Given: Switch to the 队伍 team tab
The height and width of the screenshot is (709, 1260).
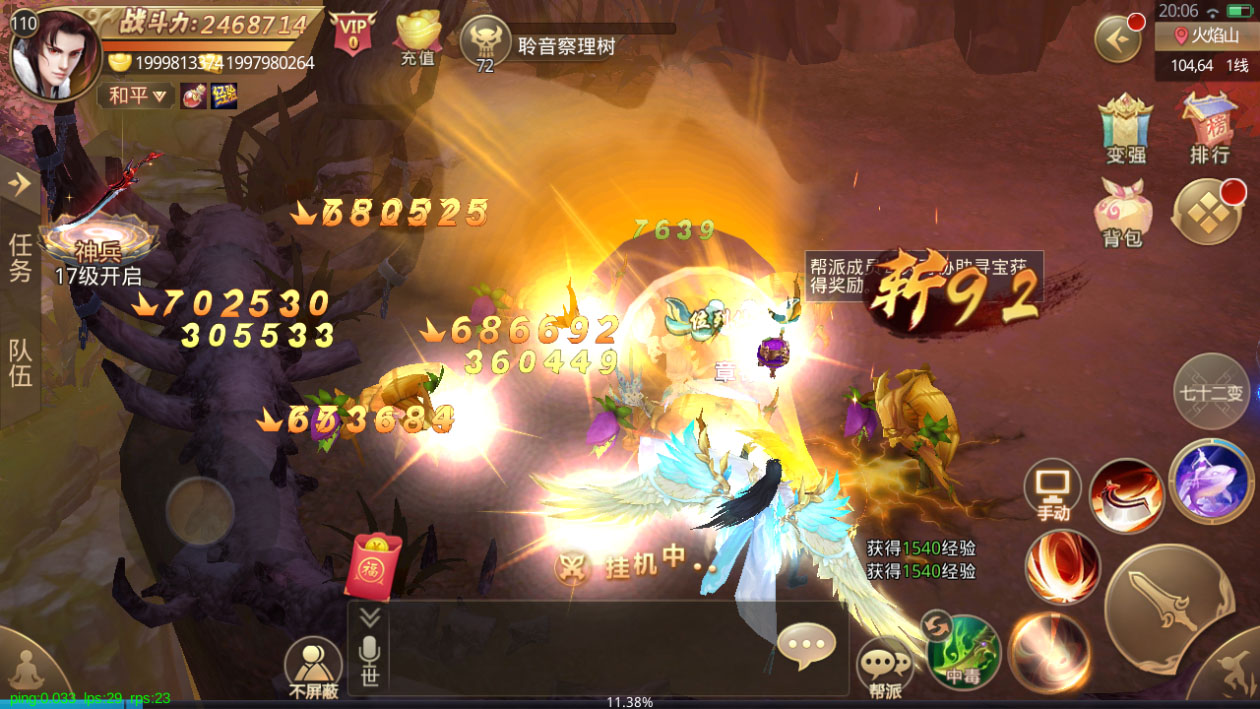Looking at the screenshot, I should click(21, 362).
